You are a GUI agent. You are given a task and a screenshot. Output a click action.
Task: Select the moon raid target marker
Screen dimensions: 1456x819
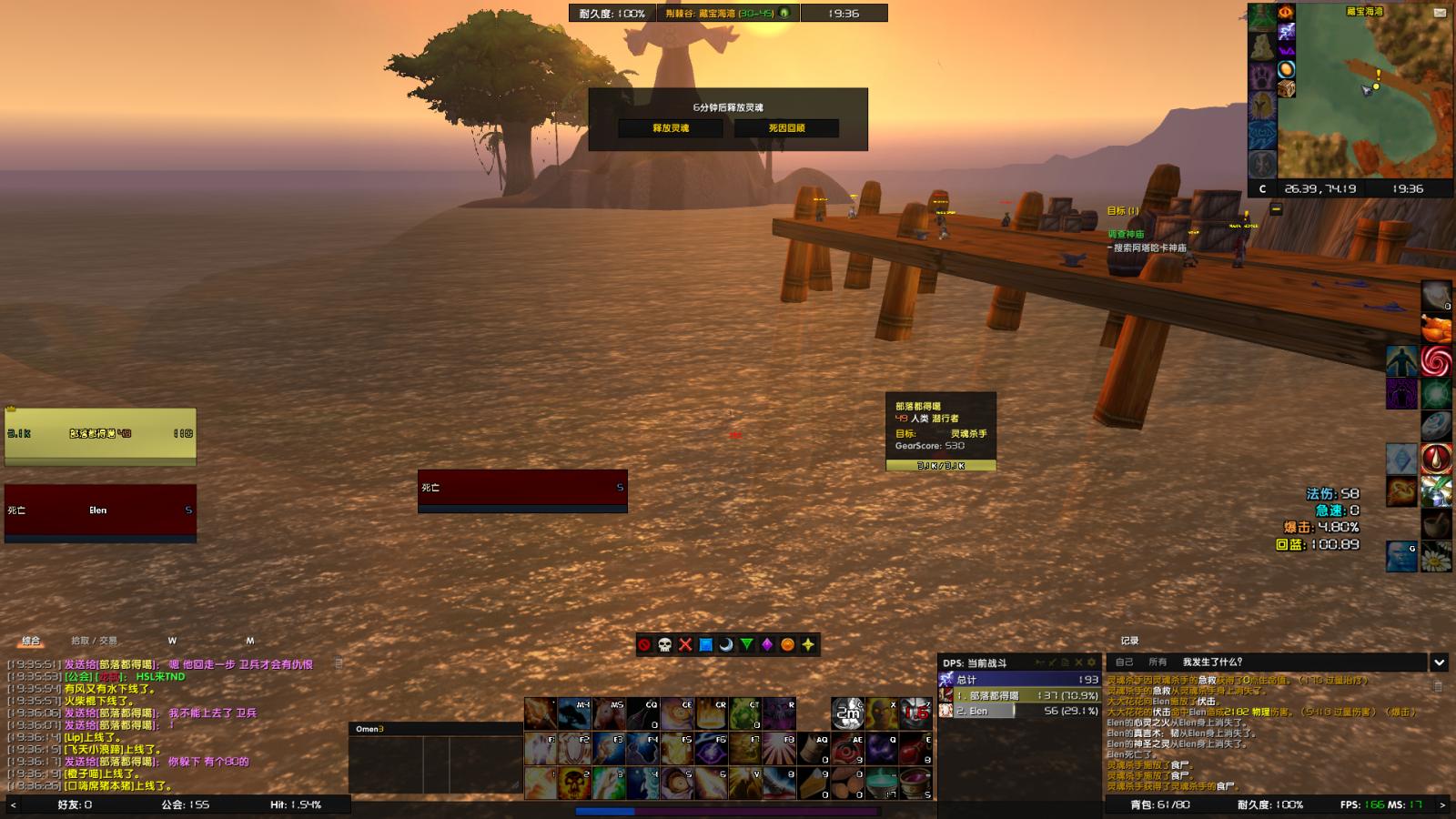[726, 644]
